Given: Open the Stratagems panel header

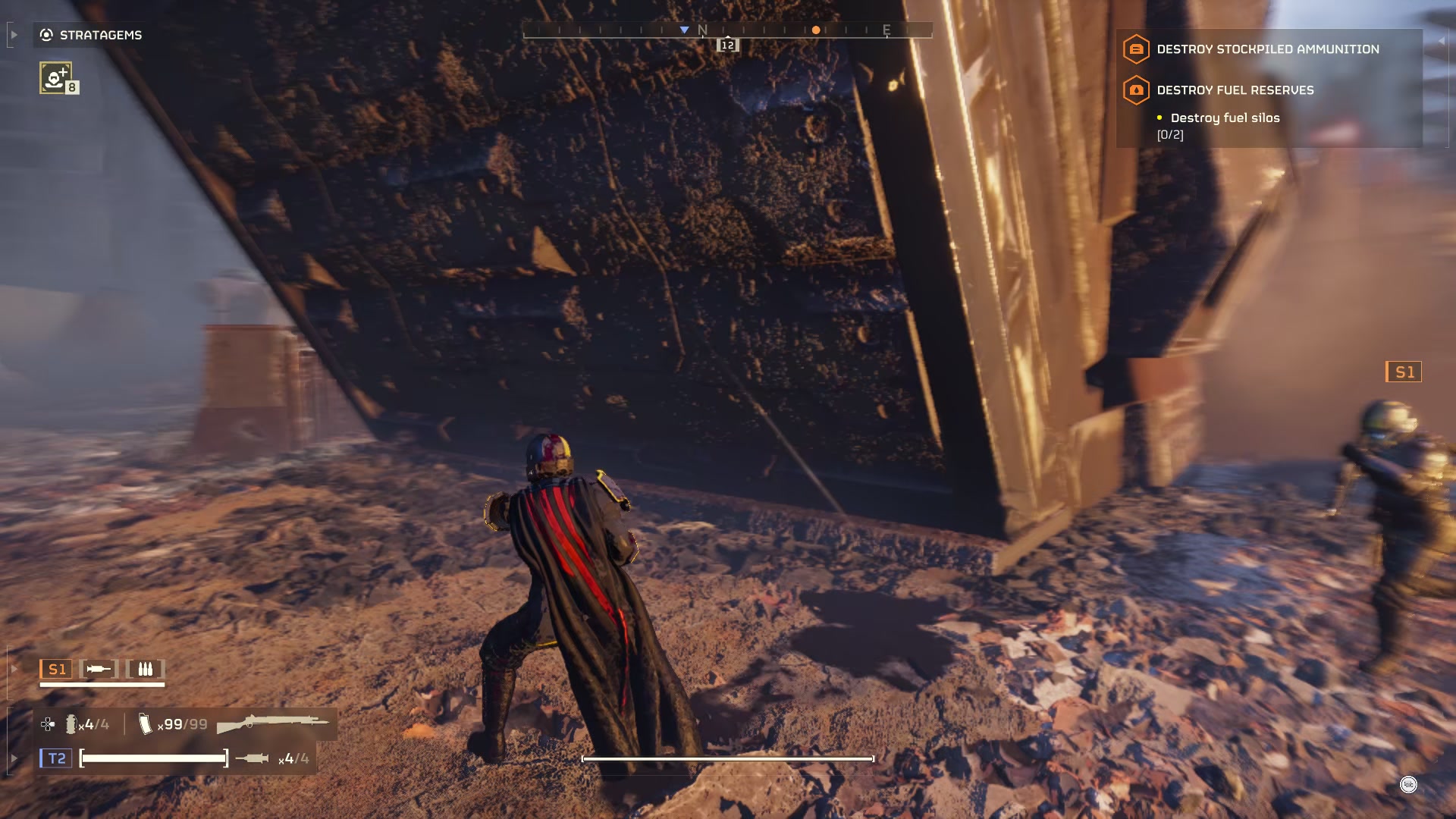Looking at the screenshot, I should [x=91, y=35].
